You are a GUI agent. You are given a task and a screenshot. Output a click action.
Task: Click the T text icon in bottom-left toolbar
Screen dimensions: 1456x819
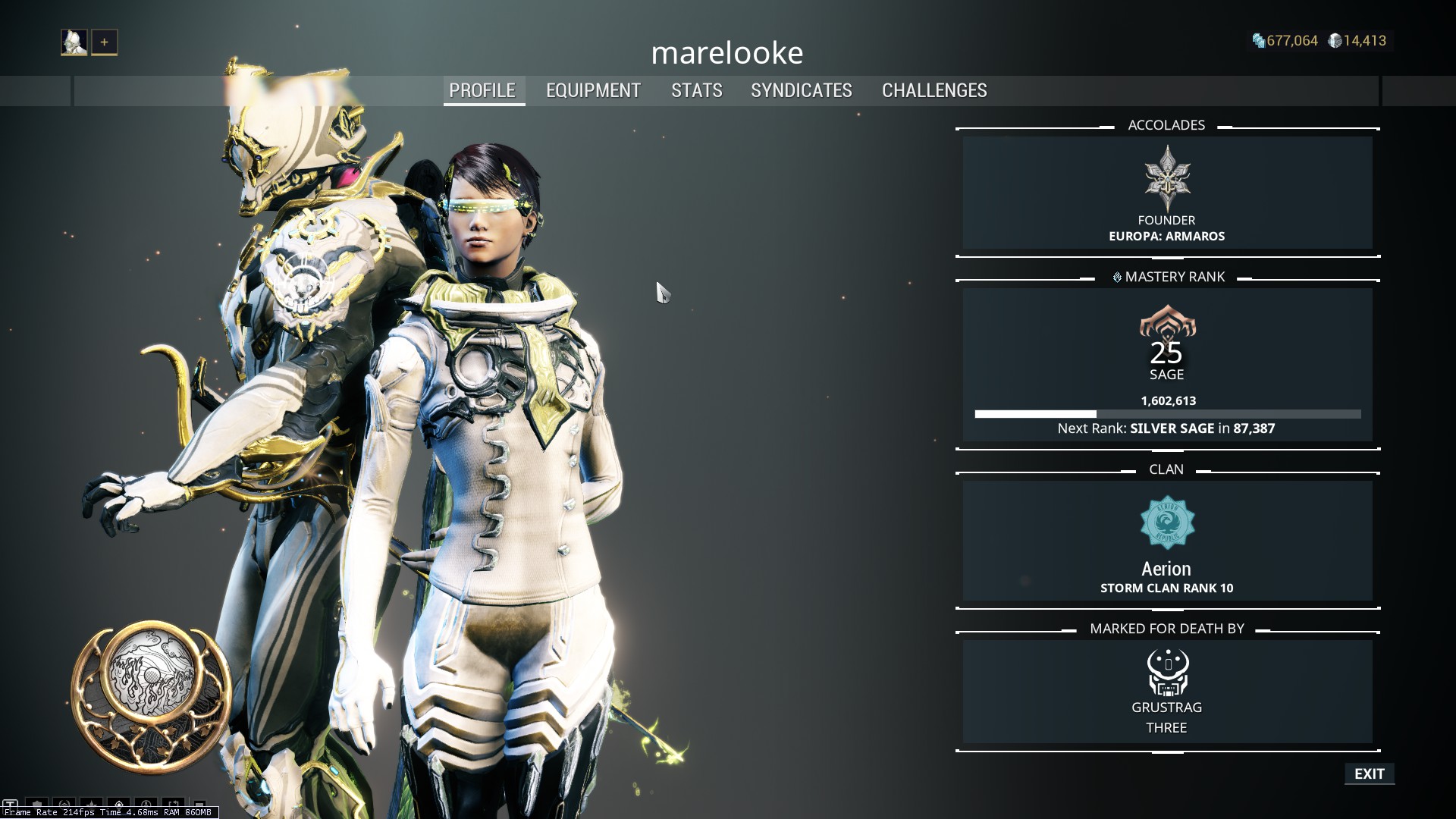click(x=11, y=803)
